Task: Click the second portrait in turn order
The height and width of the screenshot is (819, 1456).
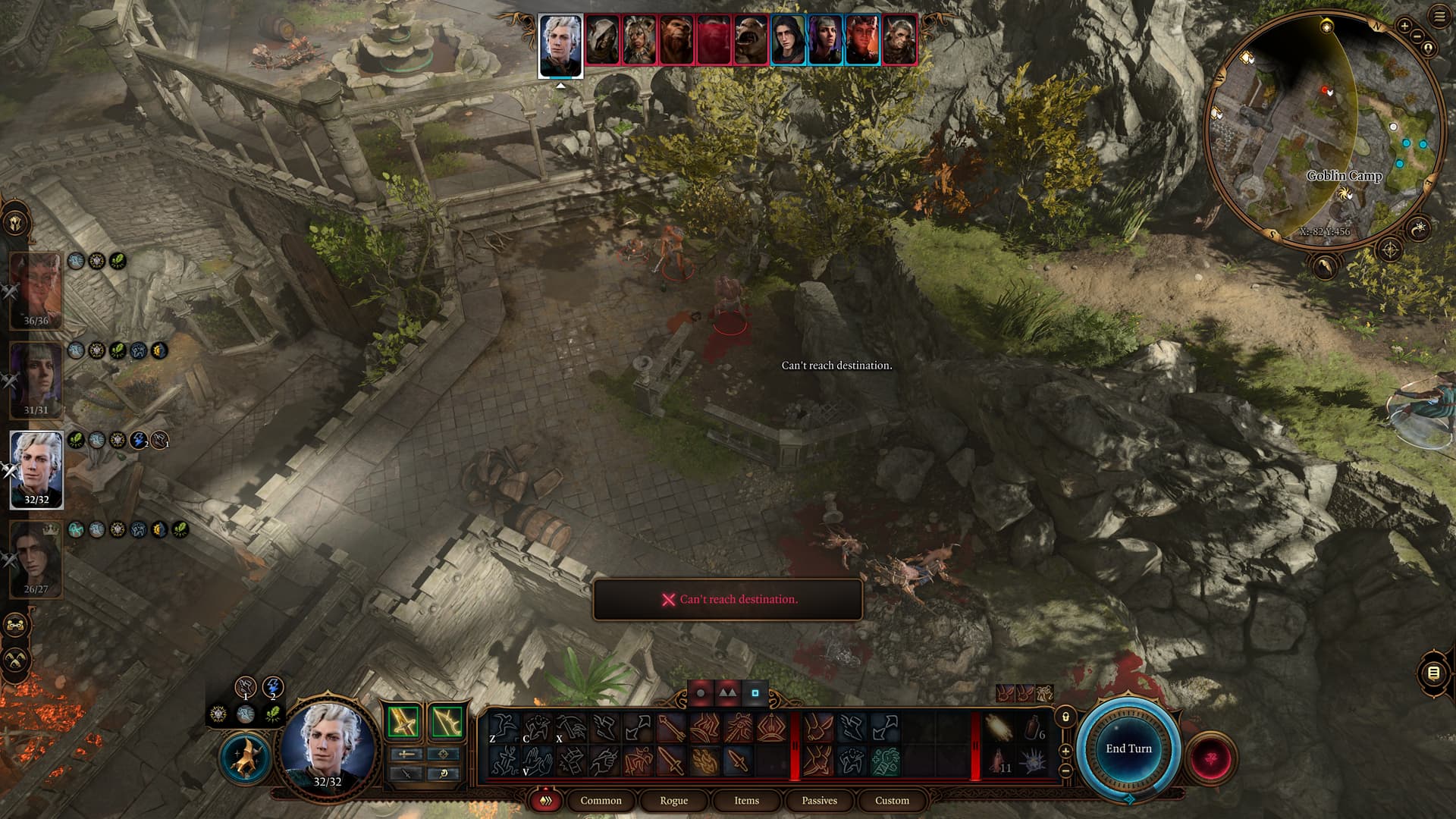Action: click(x=602, y=39)
